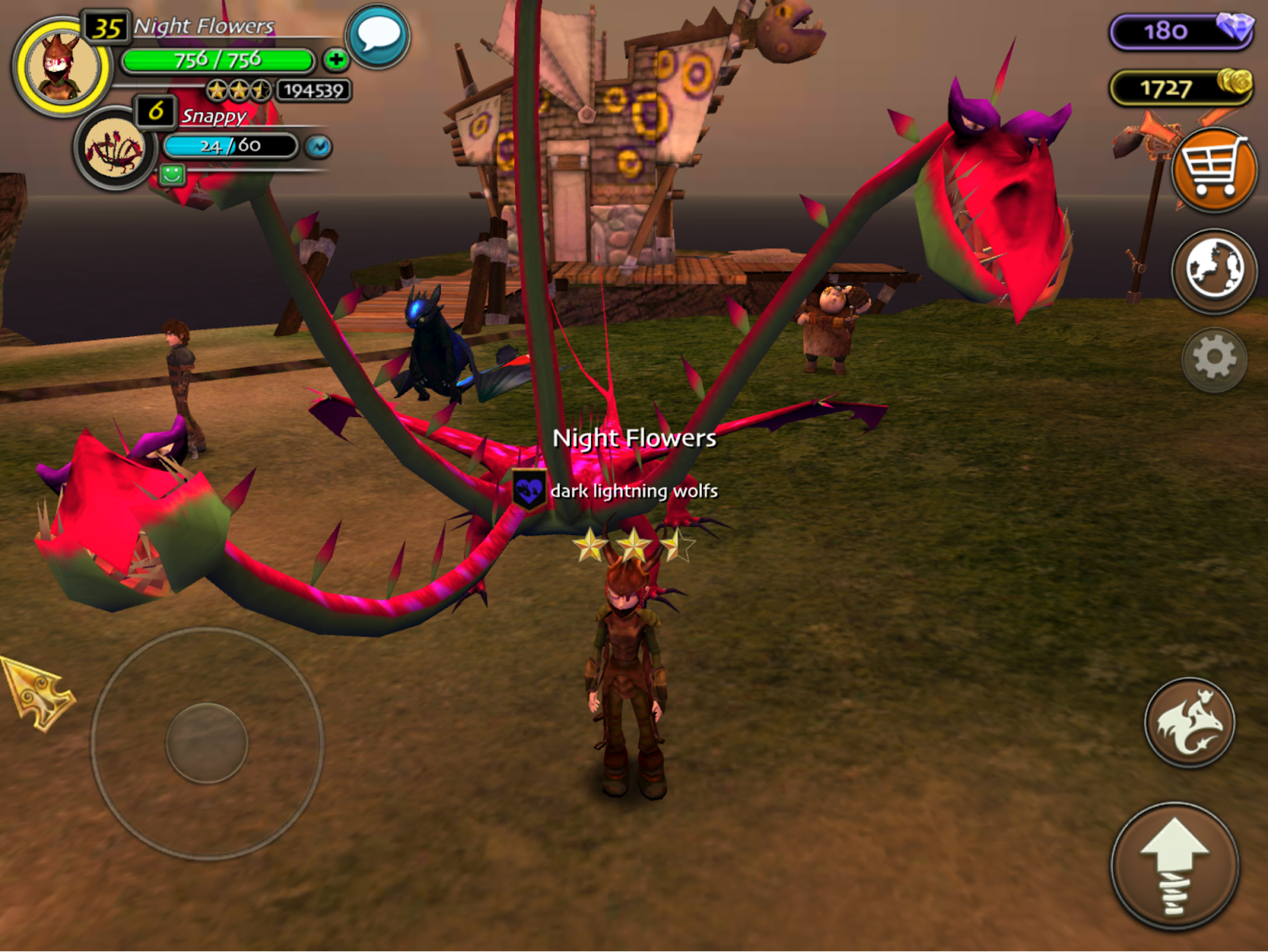The height and width of the screenshot is (952, 1268).
Task: Mount your dragon with the rider button
Action: tap(1189, 722)
